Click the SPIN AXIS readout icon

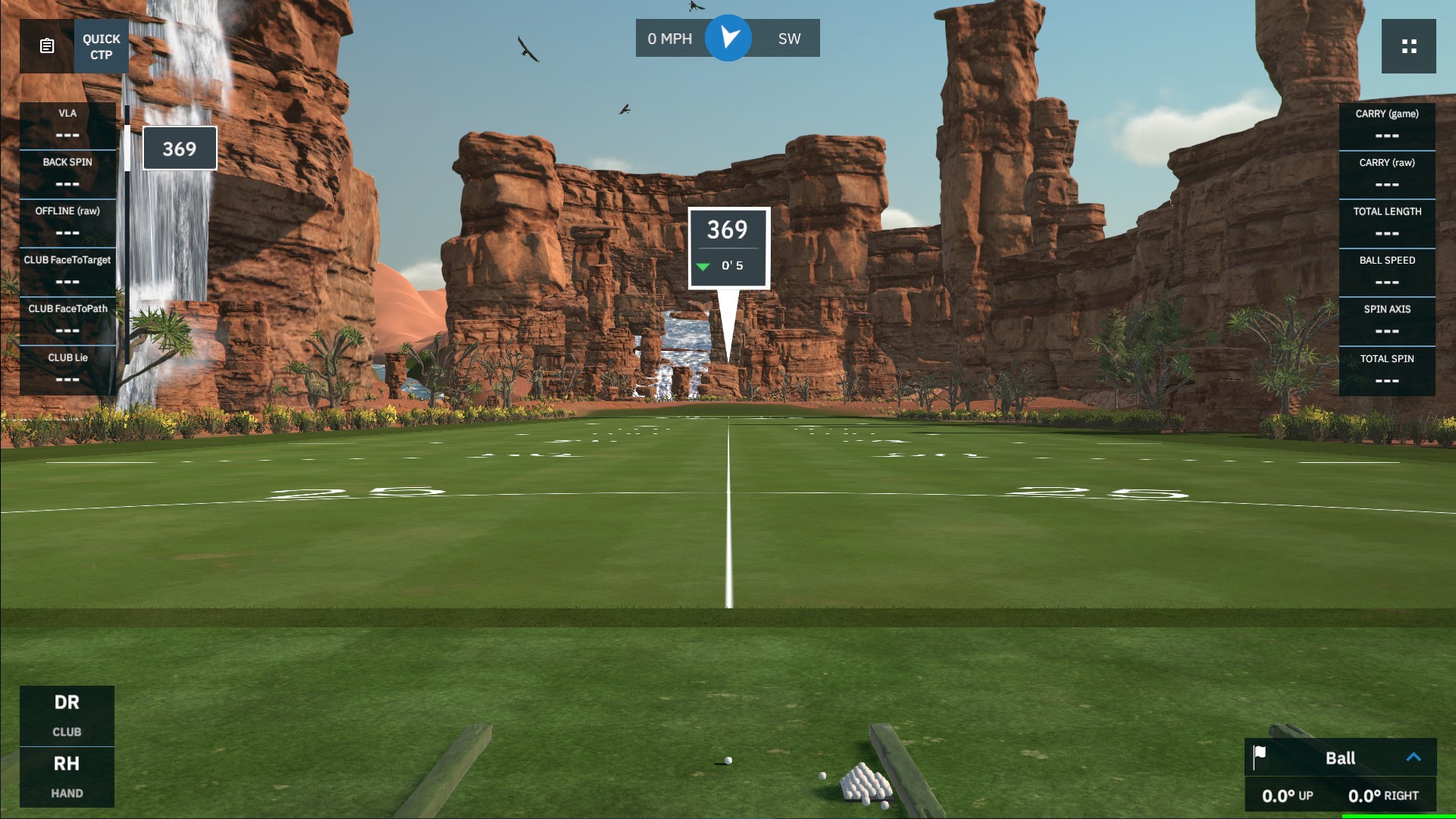[1386, 319]
